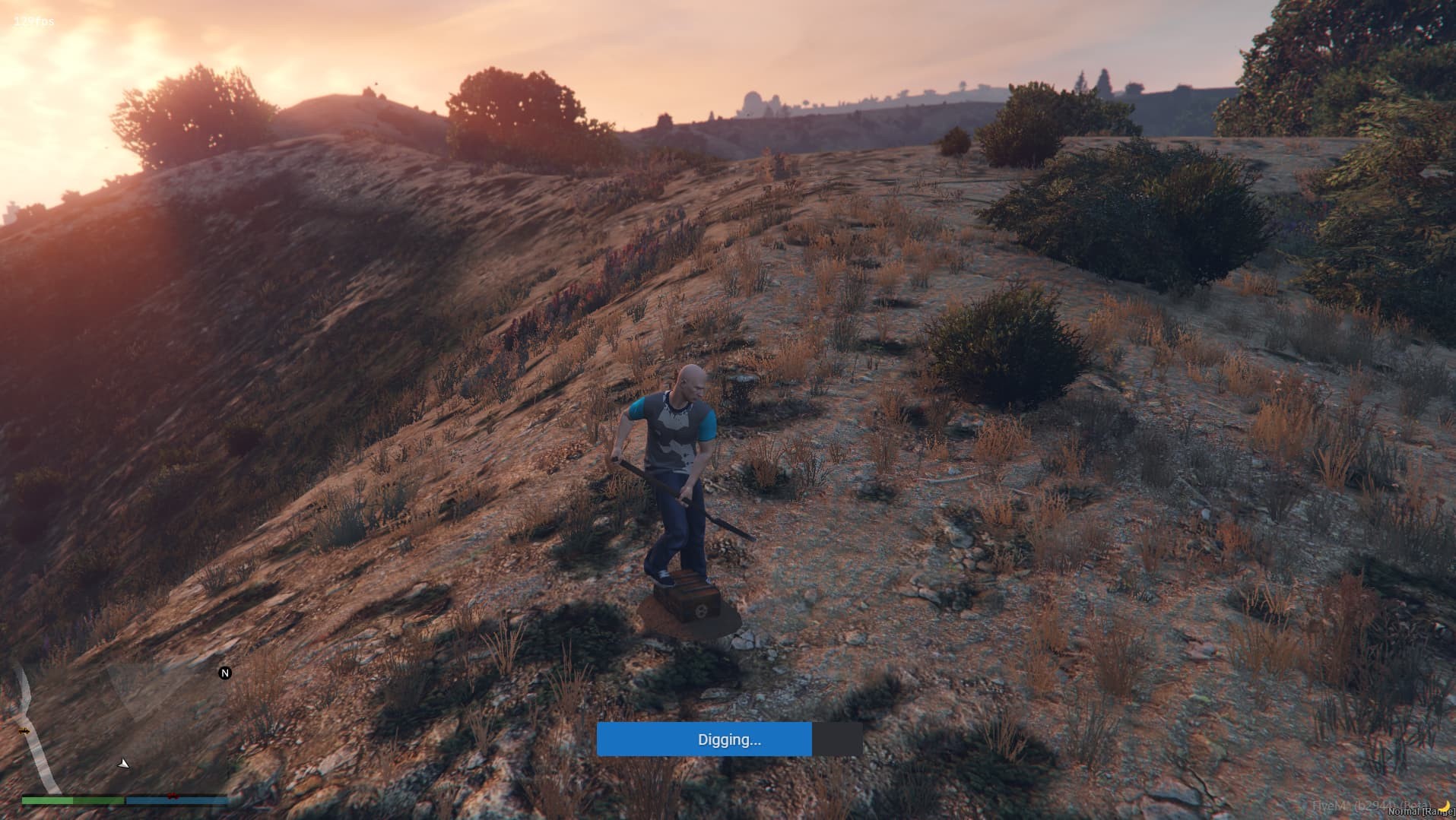Click the Digging progress bar fill
This screenshot has height=820, width=1456.
(704, 739)
